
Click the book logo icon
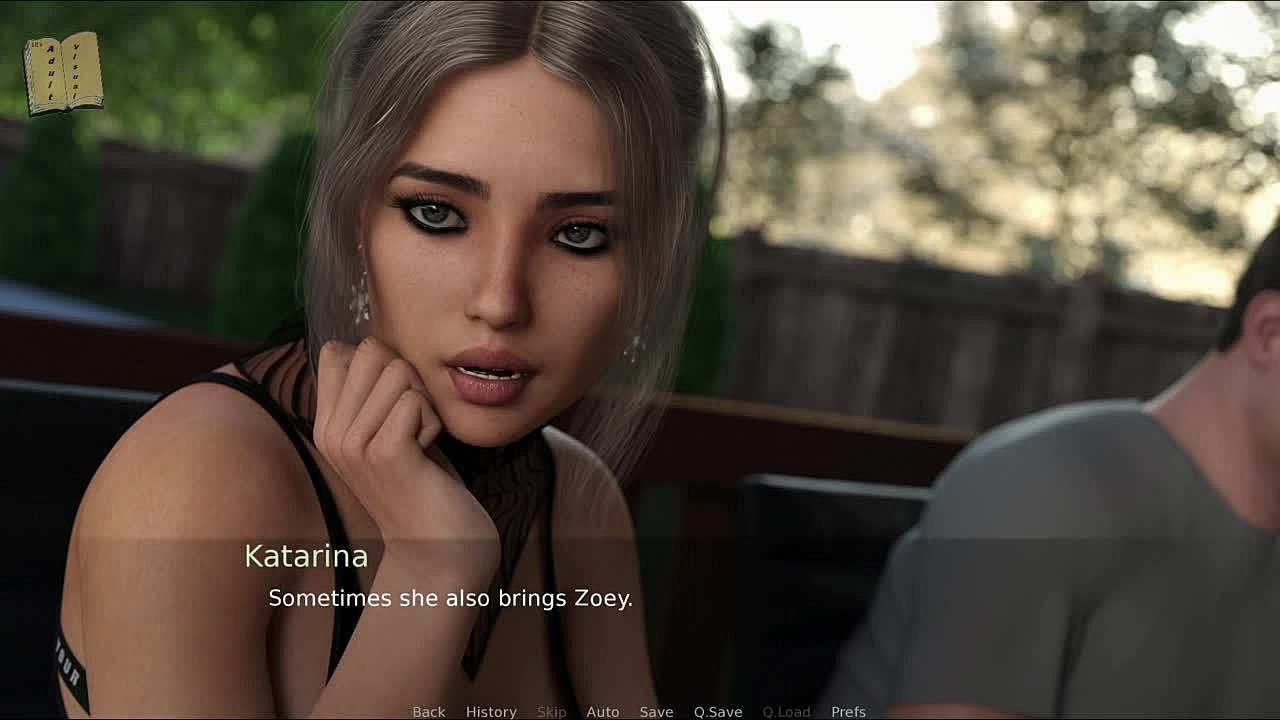point(63,73)
